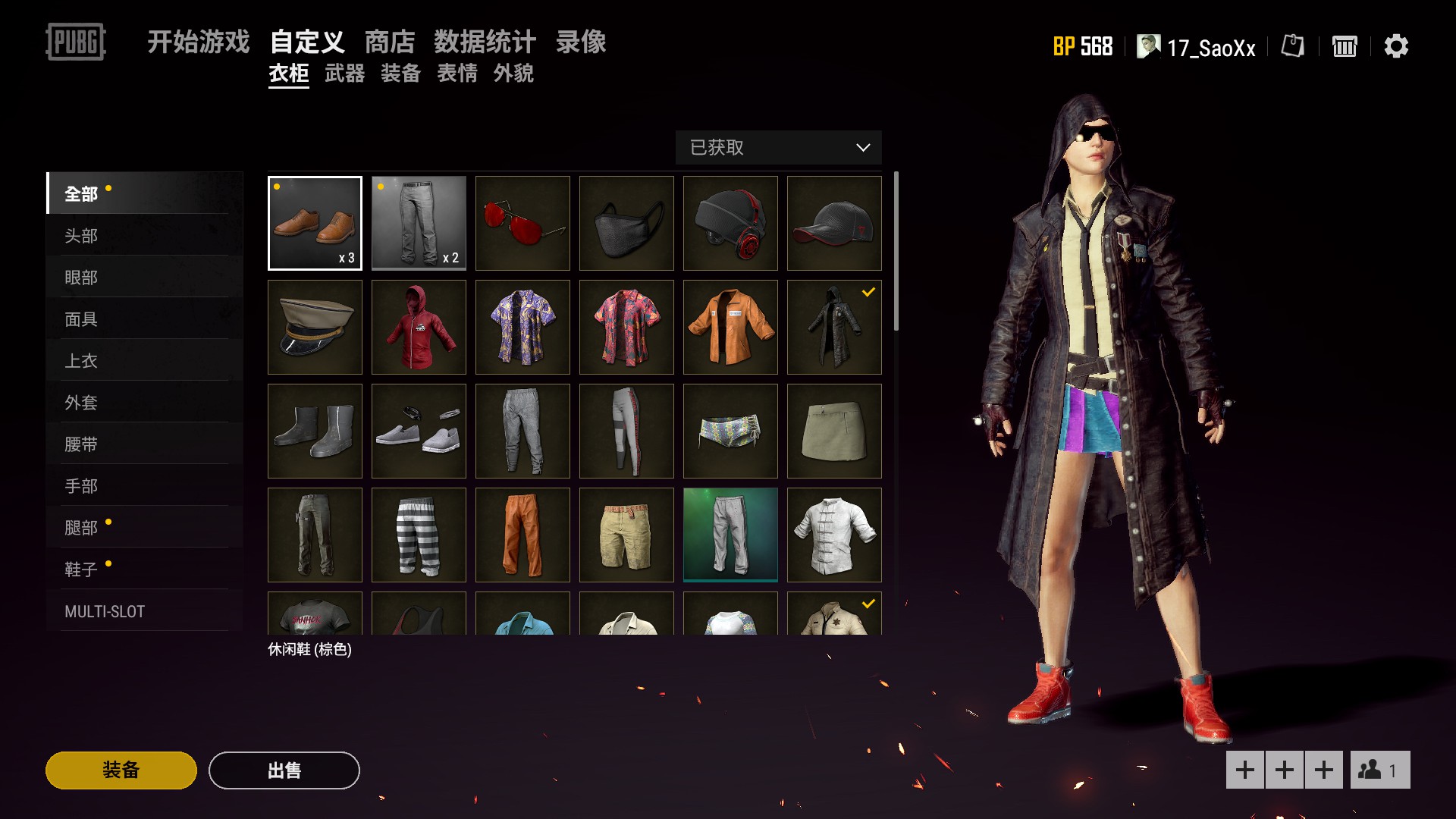Open the gear settings icon
This screenshot has height=819, width=1456.
[x=1396, y=46]
